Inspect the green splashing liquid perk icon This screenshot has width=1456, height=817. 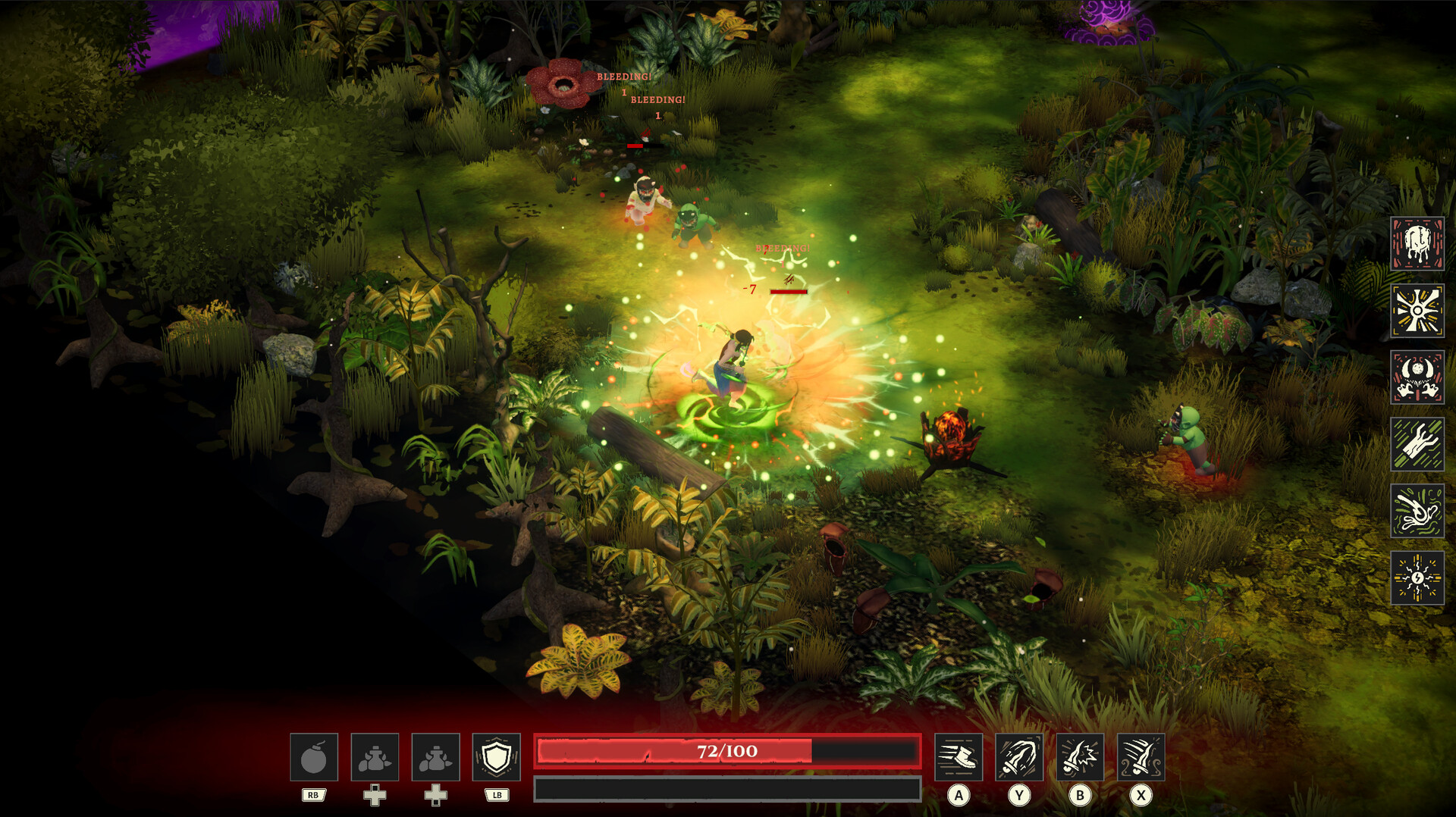pyautogui.click(x=1417, y=510)
